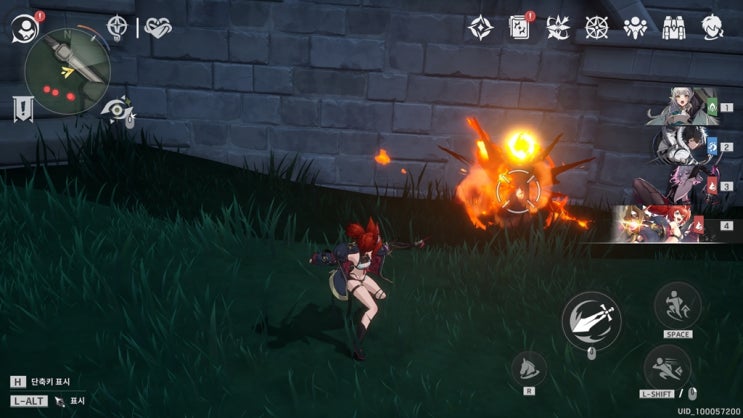
Task: Open the ship wheel compass icon
Action: pyautogui.click(x=597, y=28)
